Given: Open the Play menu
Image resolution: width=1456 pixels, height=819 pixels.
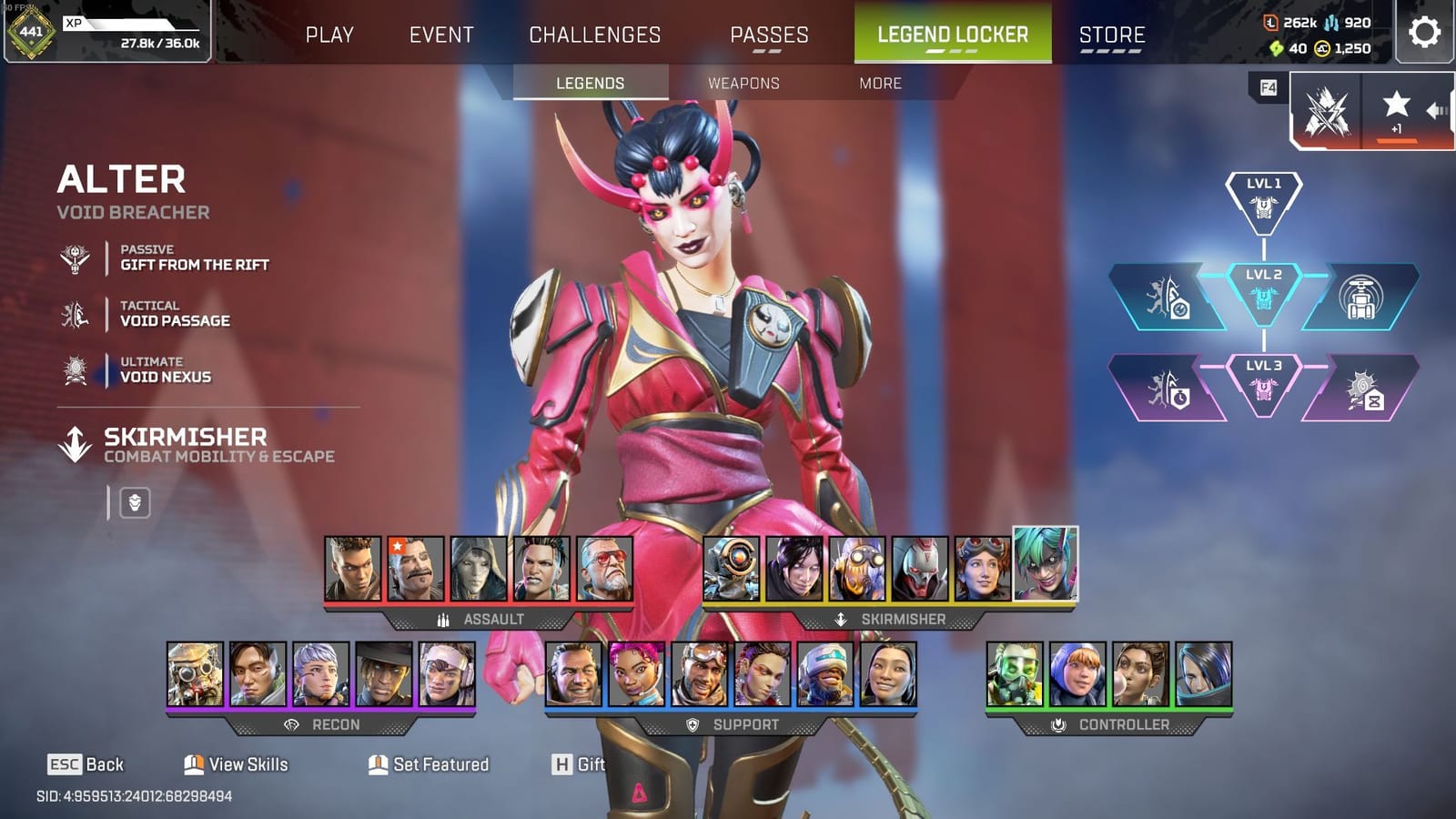Looking at the screenshot, I should [330, 35].
